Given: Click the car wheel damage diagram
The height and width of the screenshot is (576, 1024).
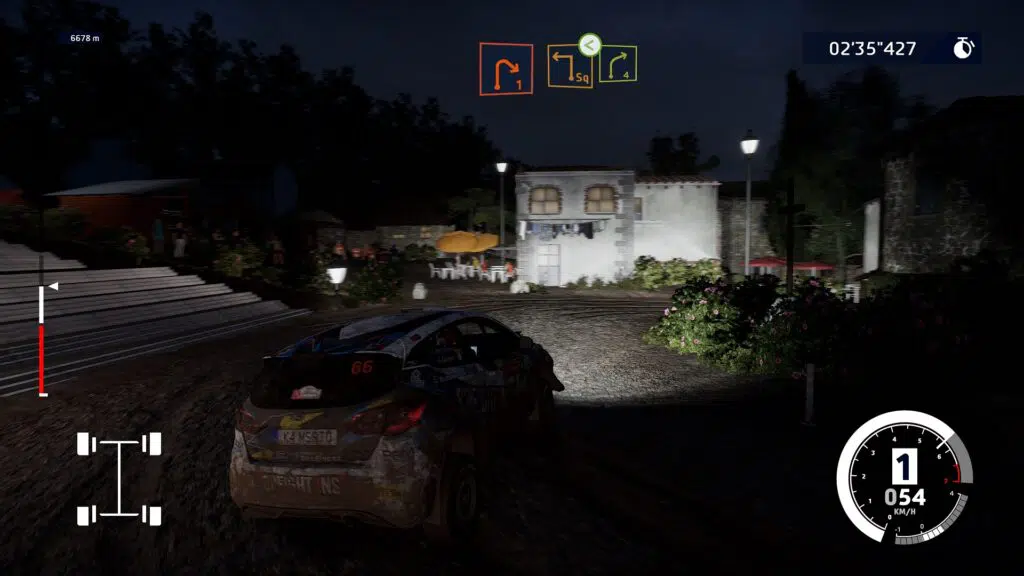Looking at the screenshot, I should 119,479.
